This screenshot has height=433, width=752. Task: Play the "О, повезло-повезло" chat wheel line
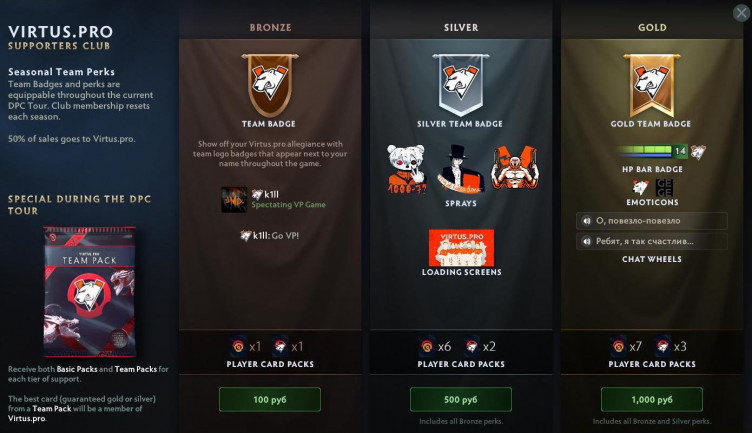pos(651,220)
